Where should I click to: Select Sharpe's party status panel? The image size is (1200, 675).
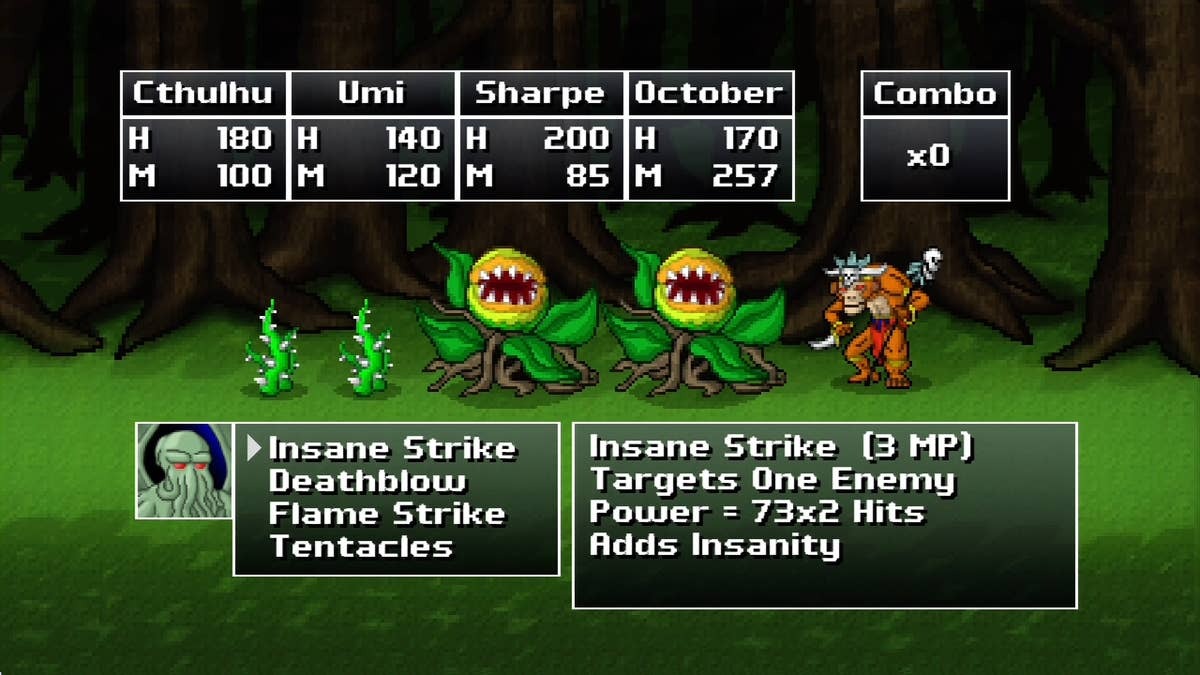540,136
